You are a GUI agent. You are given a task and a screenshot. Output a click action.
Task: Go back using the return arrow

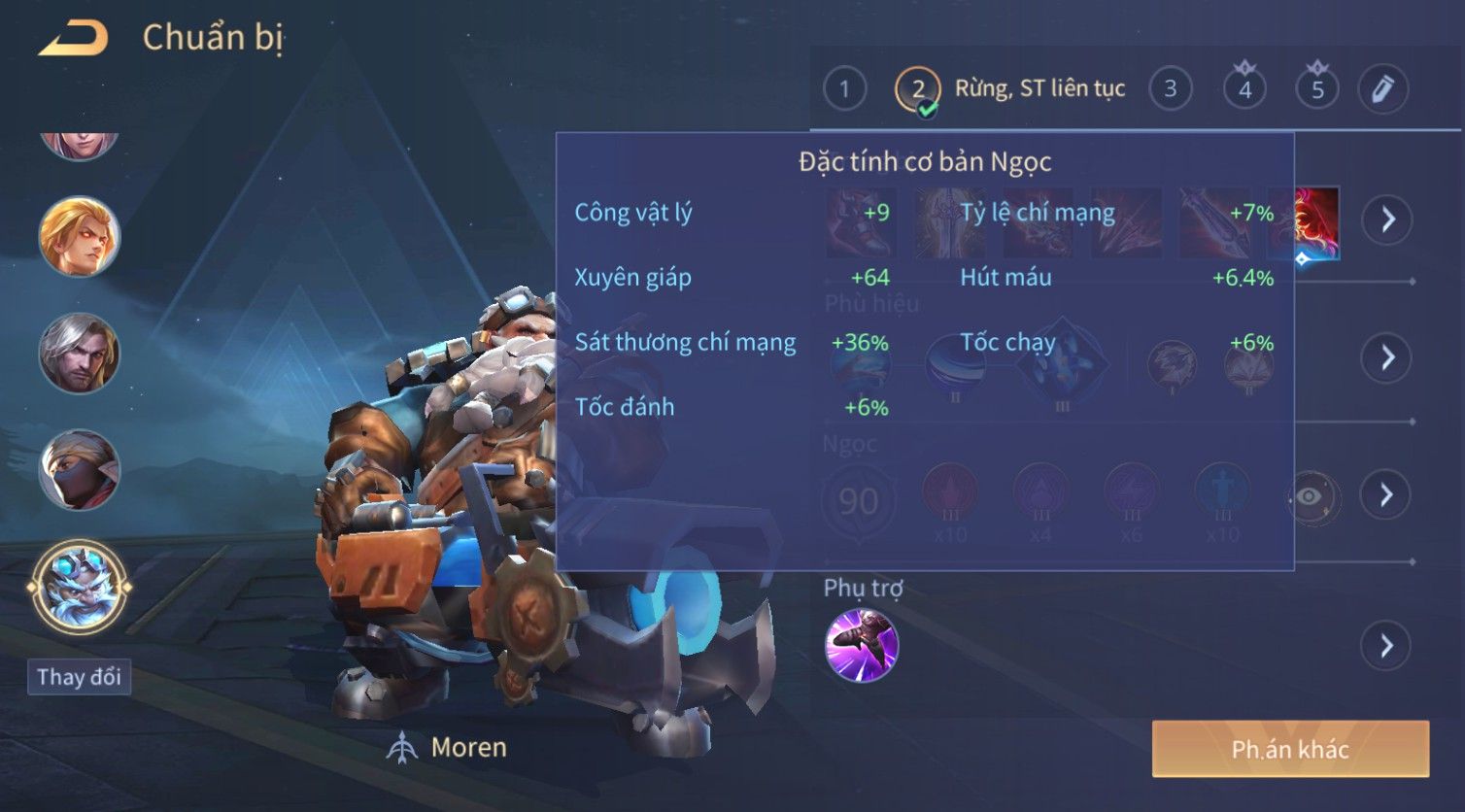click(74, 39)
